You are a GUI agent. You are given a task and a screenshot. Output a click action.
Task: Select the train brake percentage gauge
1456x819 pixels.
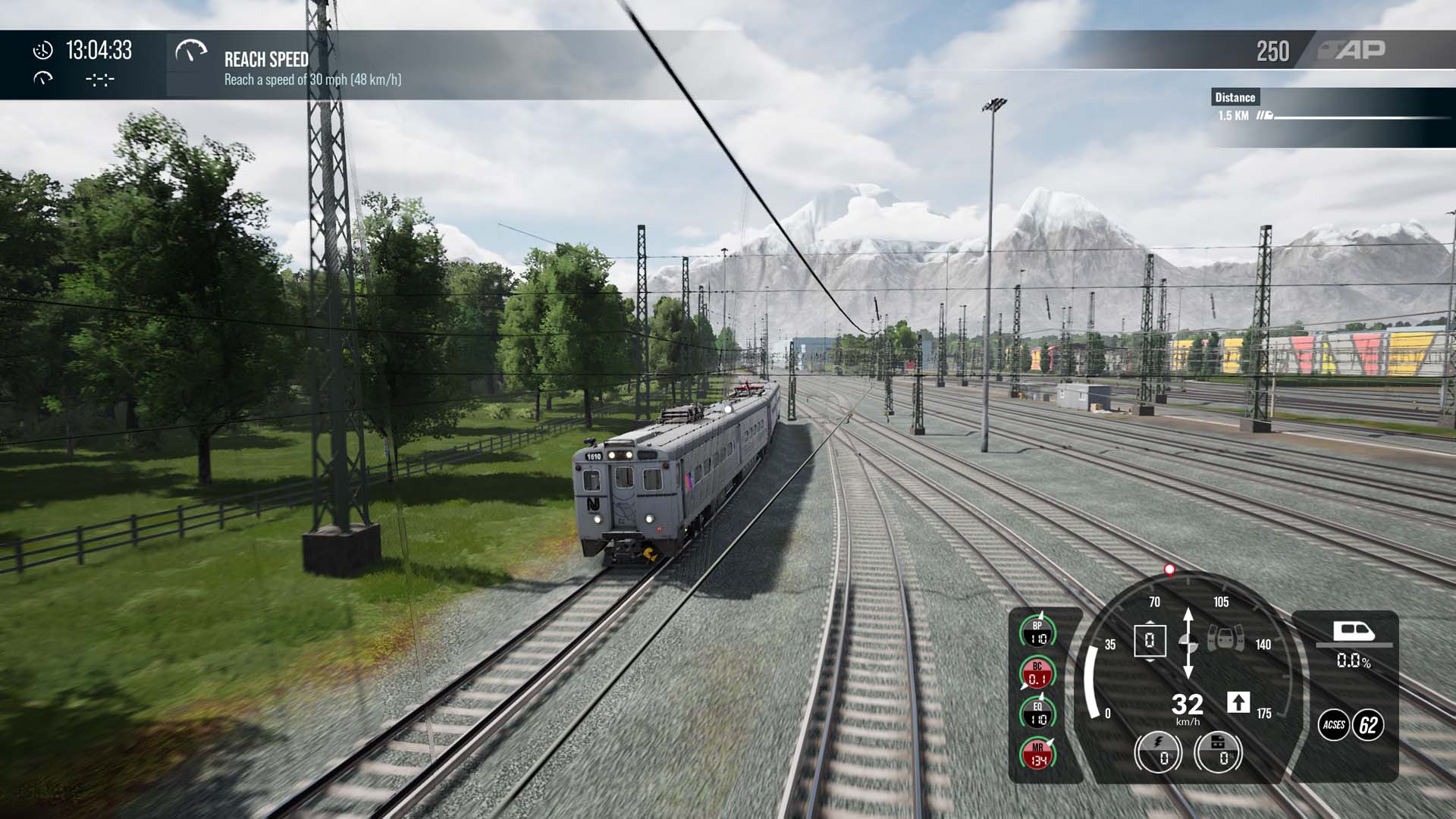[x=1218, y=752]
